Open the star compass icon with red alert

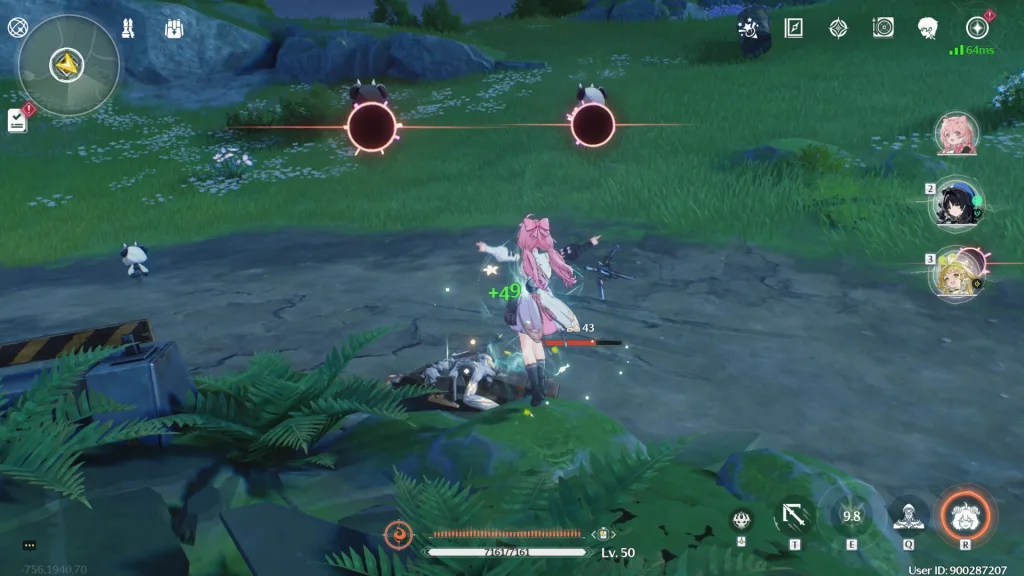point(977,28)
